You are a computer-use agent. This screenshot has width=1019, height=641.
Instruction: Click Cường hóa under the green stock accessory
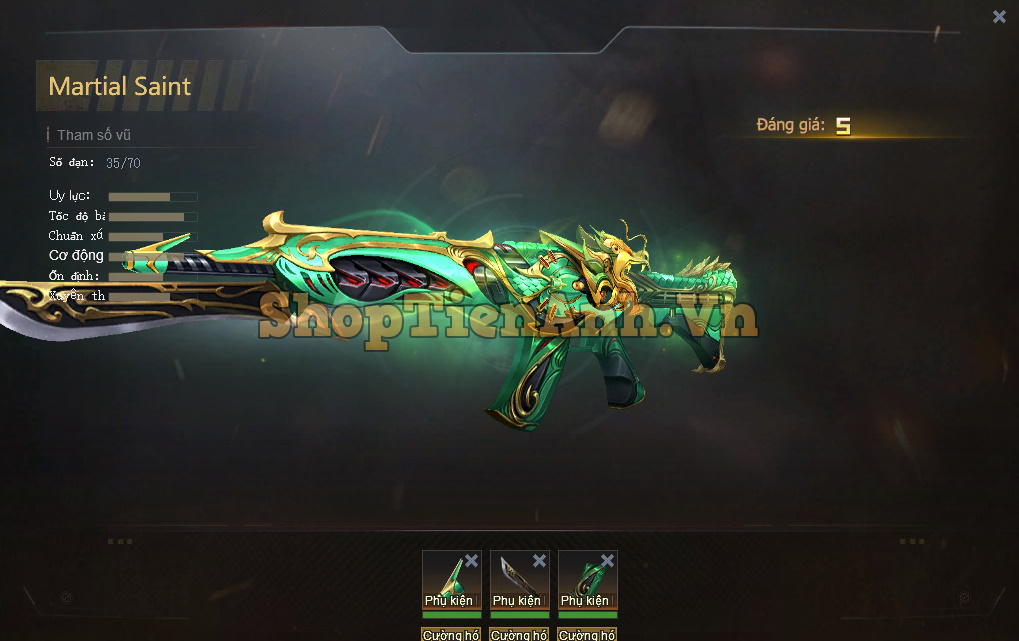[587, 634]
